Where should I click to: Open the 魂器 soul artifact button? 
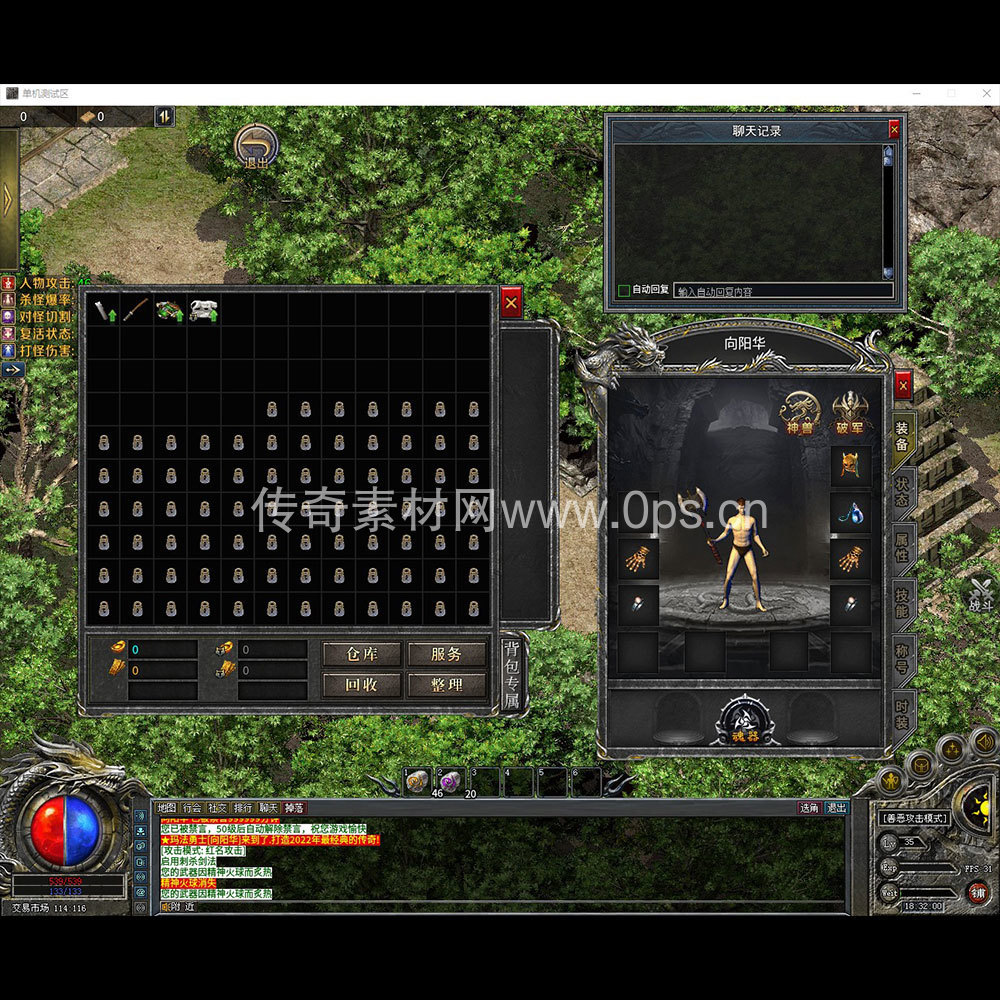click(x=743, y=722)
